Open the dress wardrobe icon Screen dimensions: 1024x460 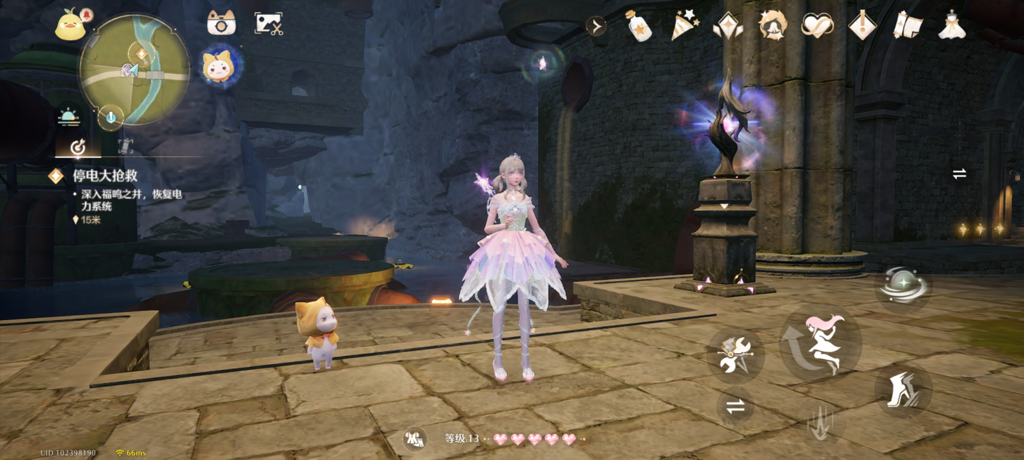pyautogui.click(x=952, y=26)
